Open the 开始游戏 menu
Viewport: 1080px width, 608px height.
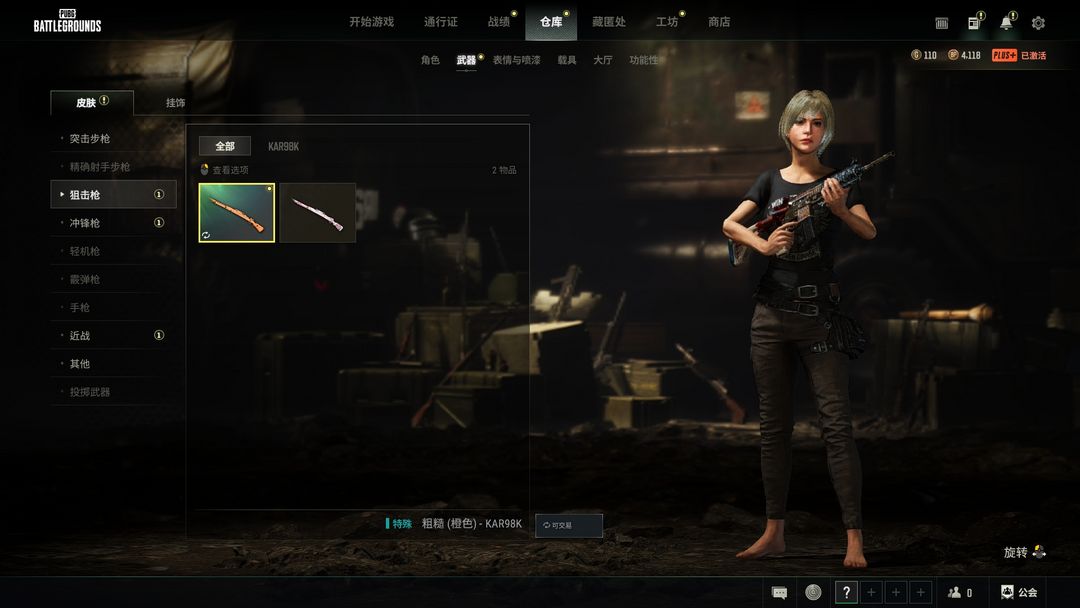tap(371, 22)
